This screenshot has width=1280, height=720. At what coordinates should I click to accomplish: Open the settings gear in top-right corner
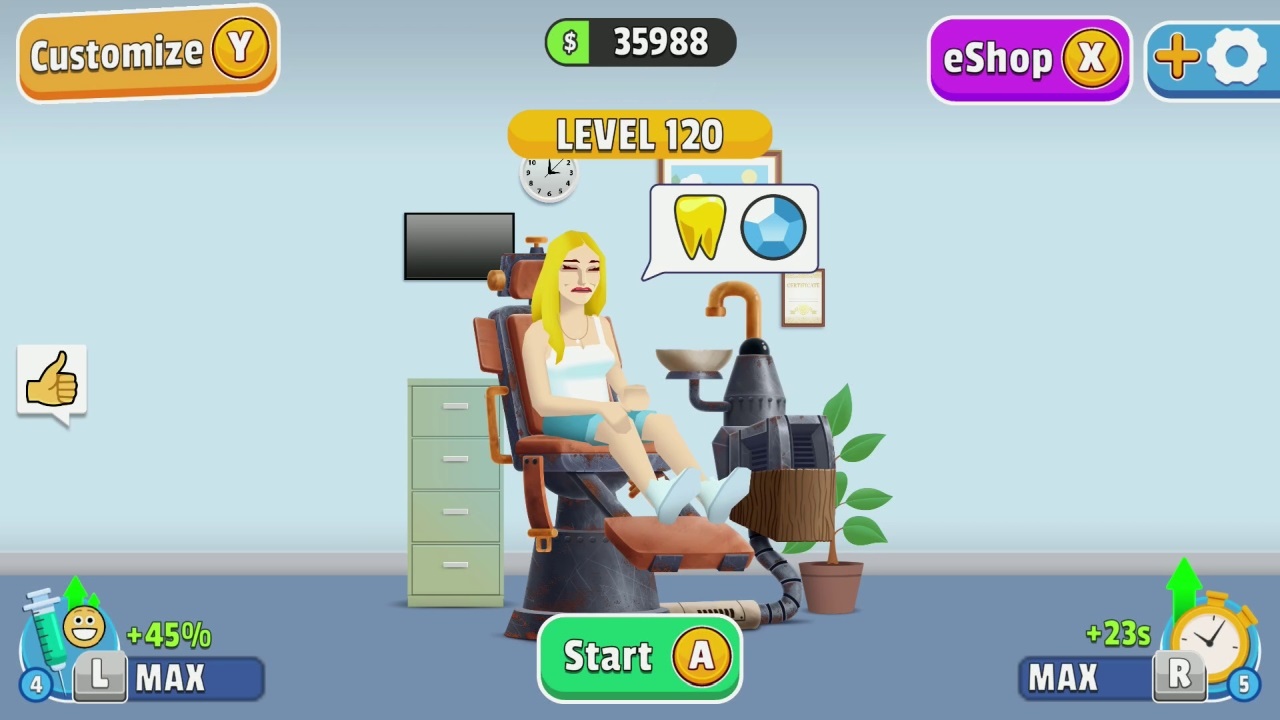click(x=1237, y=57)
